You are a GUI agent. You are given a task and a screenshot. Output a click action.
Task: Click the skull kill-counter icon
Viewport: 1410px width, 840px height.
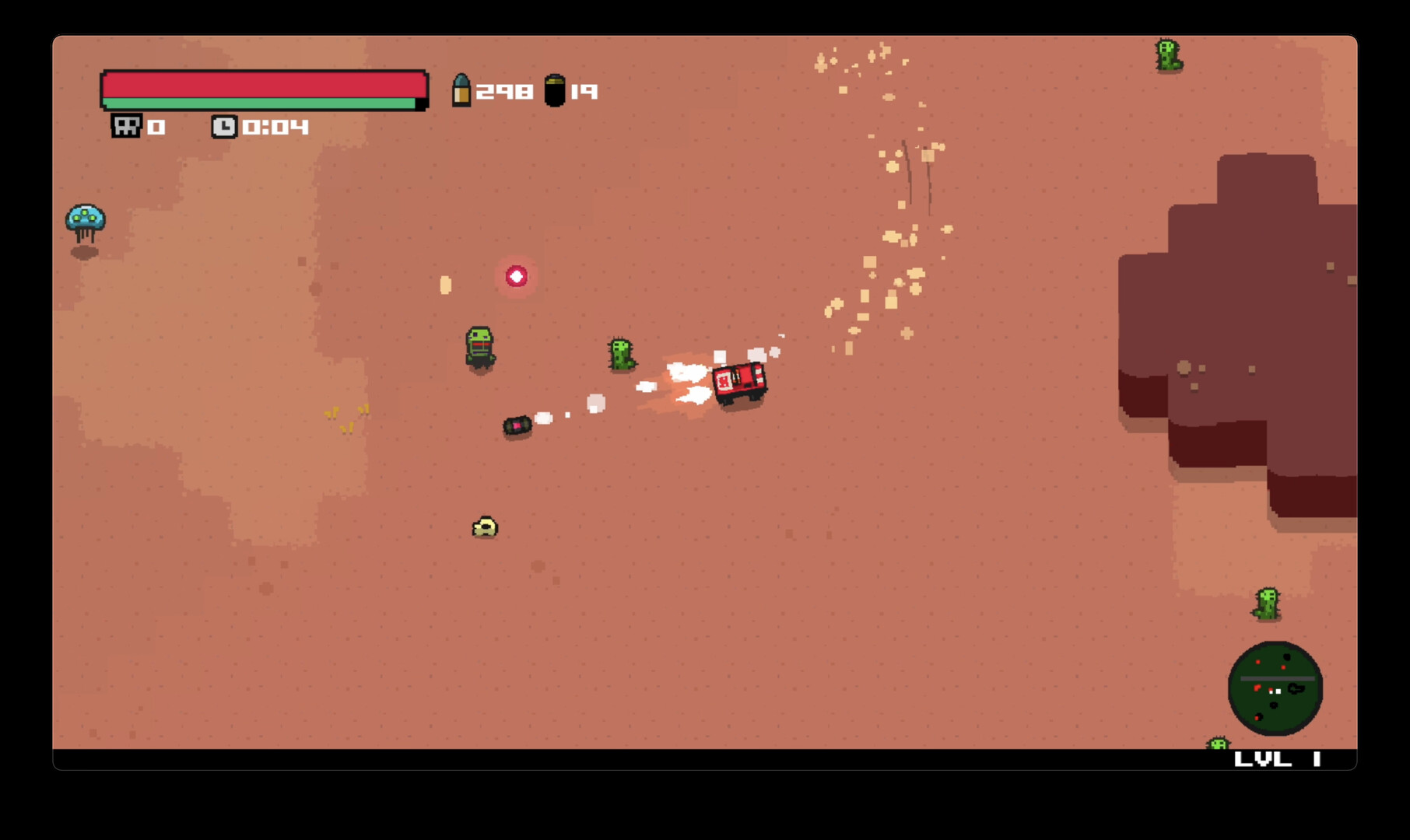(x=125, y=126)
